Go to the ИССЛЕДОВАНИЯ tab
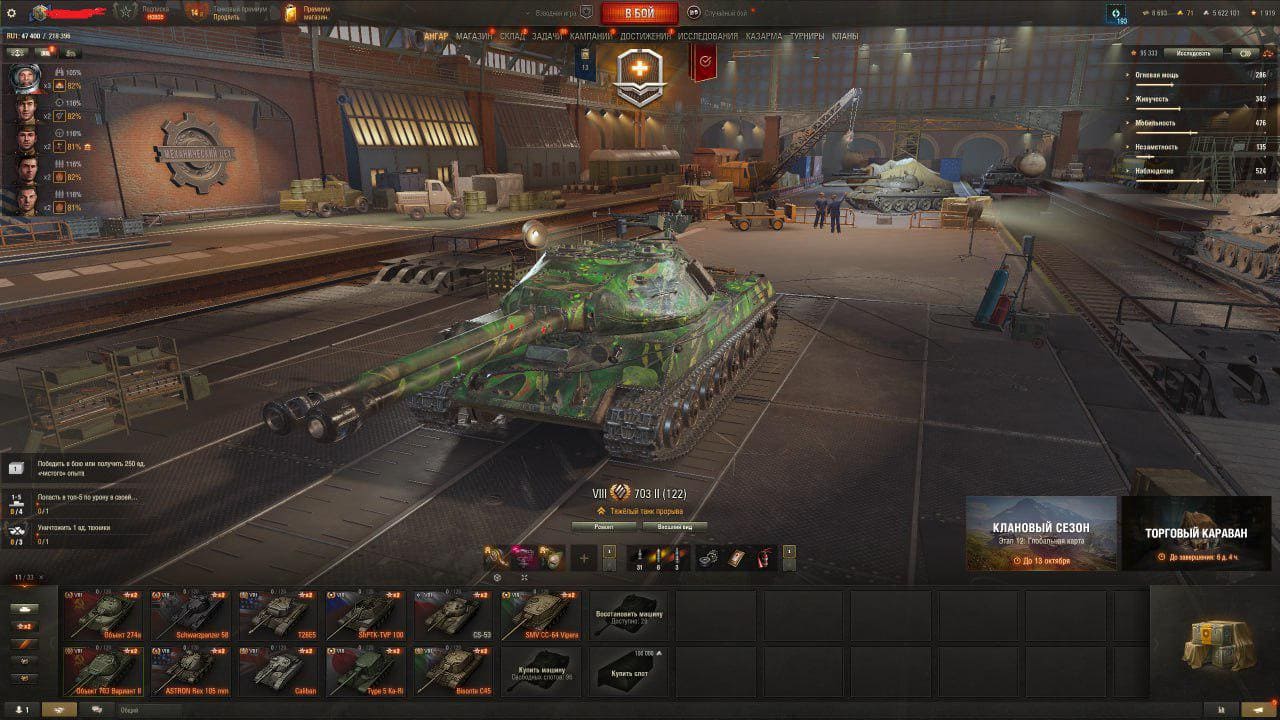1280x720 pixels. [x=707, y=36]
